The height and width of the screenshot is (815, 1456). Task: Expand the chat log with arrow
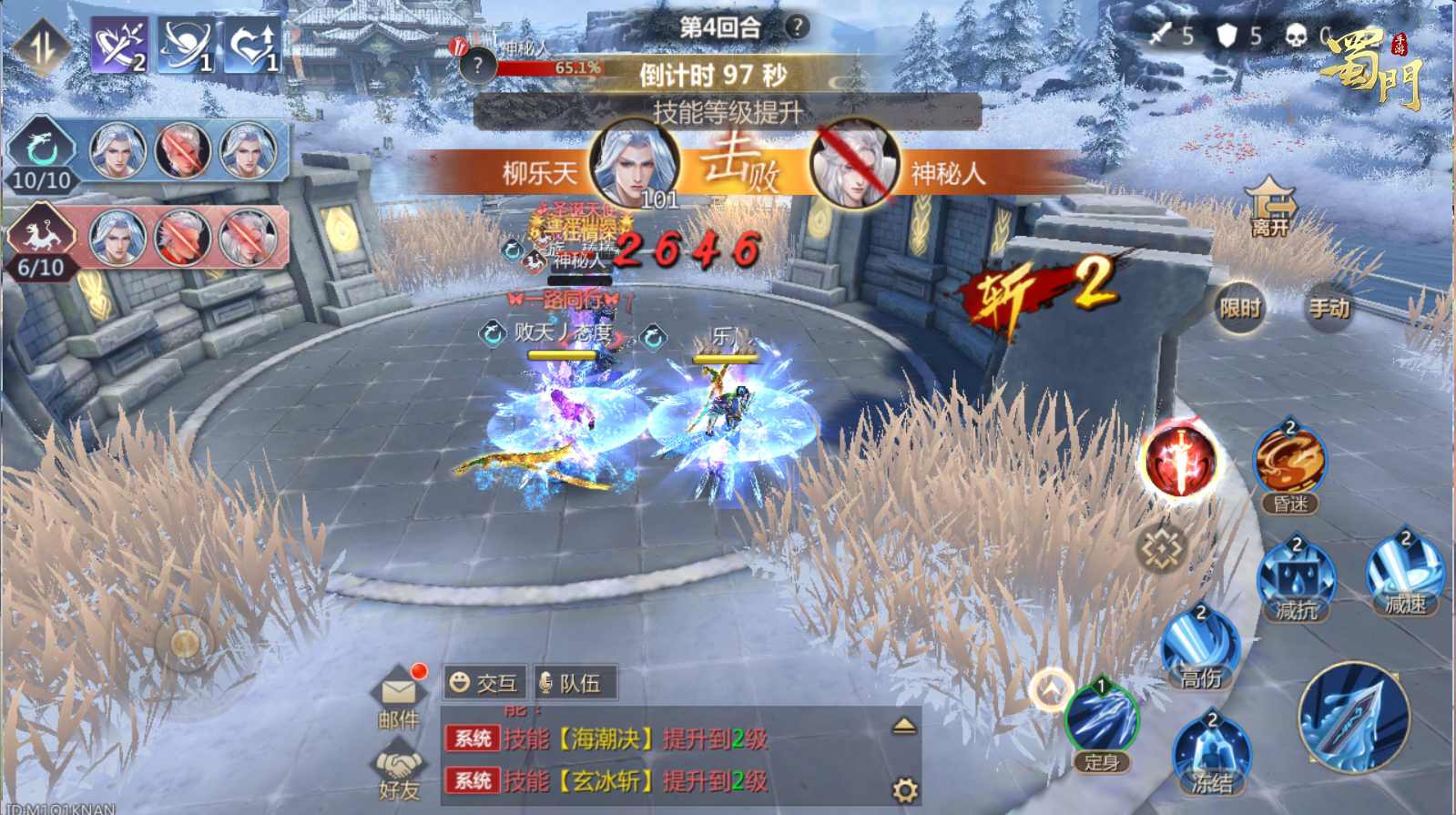[903, 726]
